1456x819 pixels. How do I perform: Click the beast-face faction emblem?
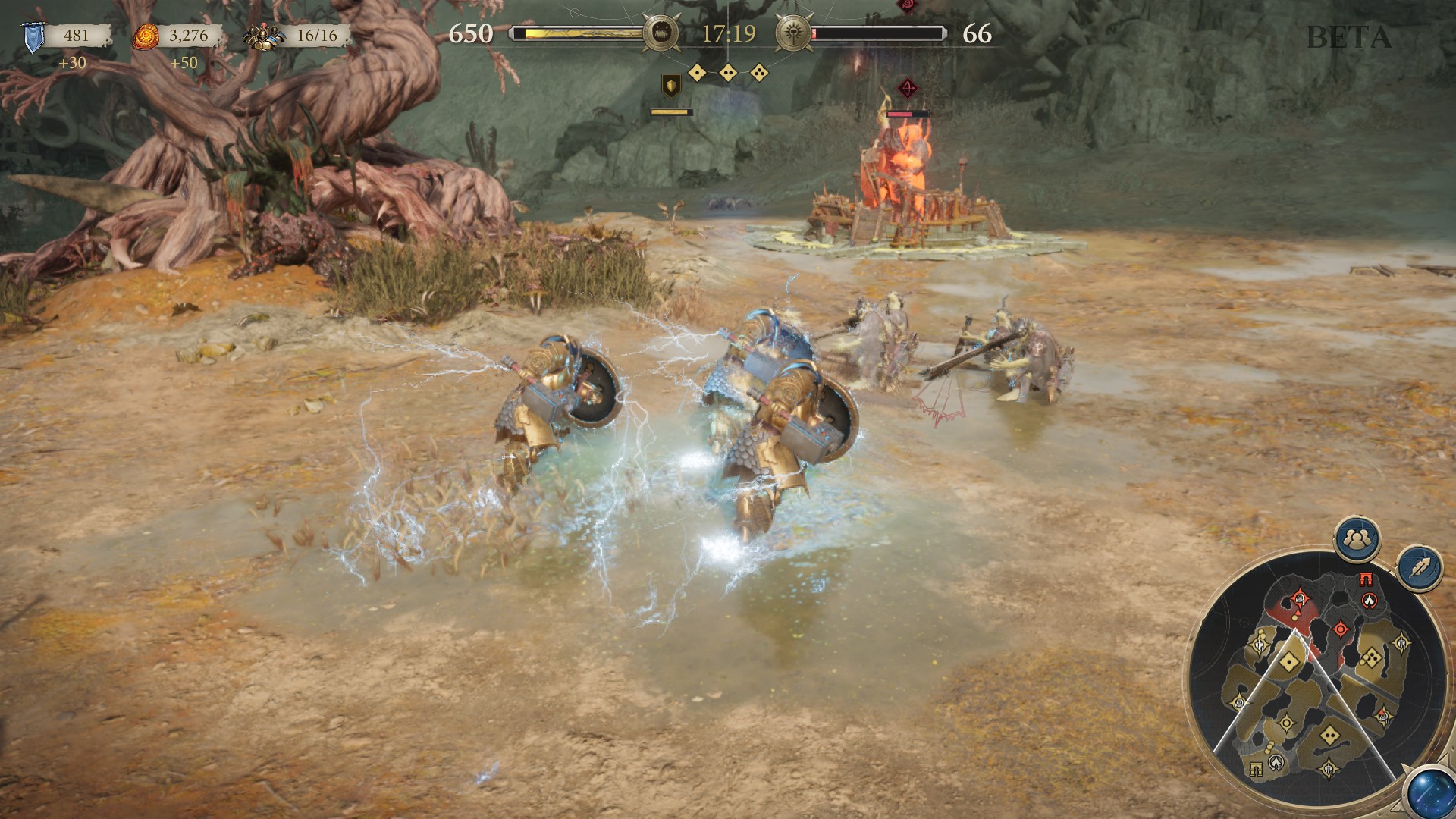[x=660, y=33]
